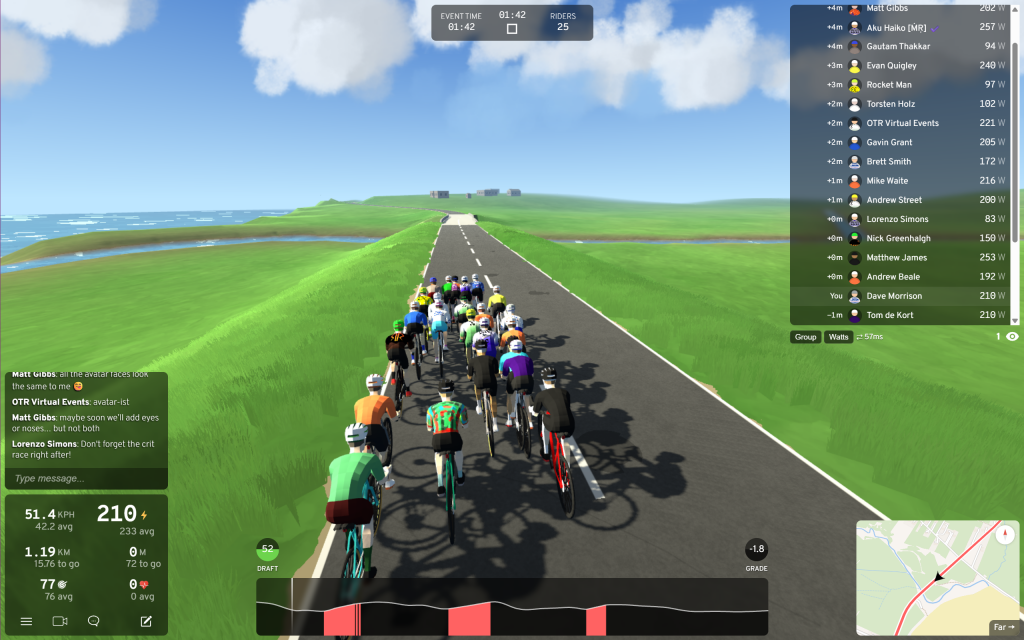The height and width of the screenshot is (640, 1024).
Task: Open the hamburger menu icon
Action: click(26, 621)
